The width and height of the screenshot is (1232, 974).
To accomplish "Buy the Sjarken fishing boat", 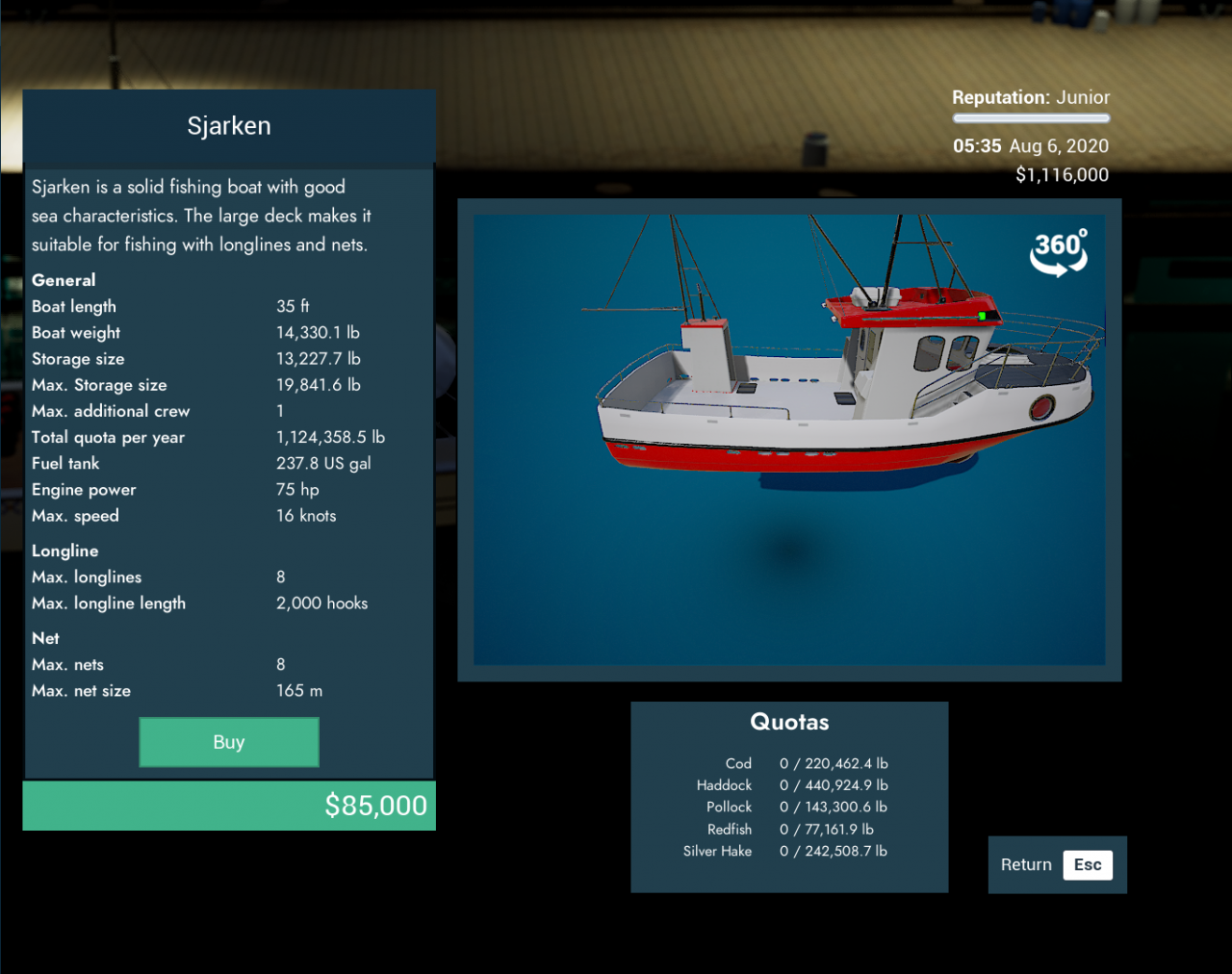I will (229, 742).
